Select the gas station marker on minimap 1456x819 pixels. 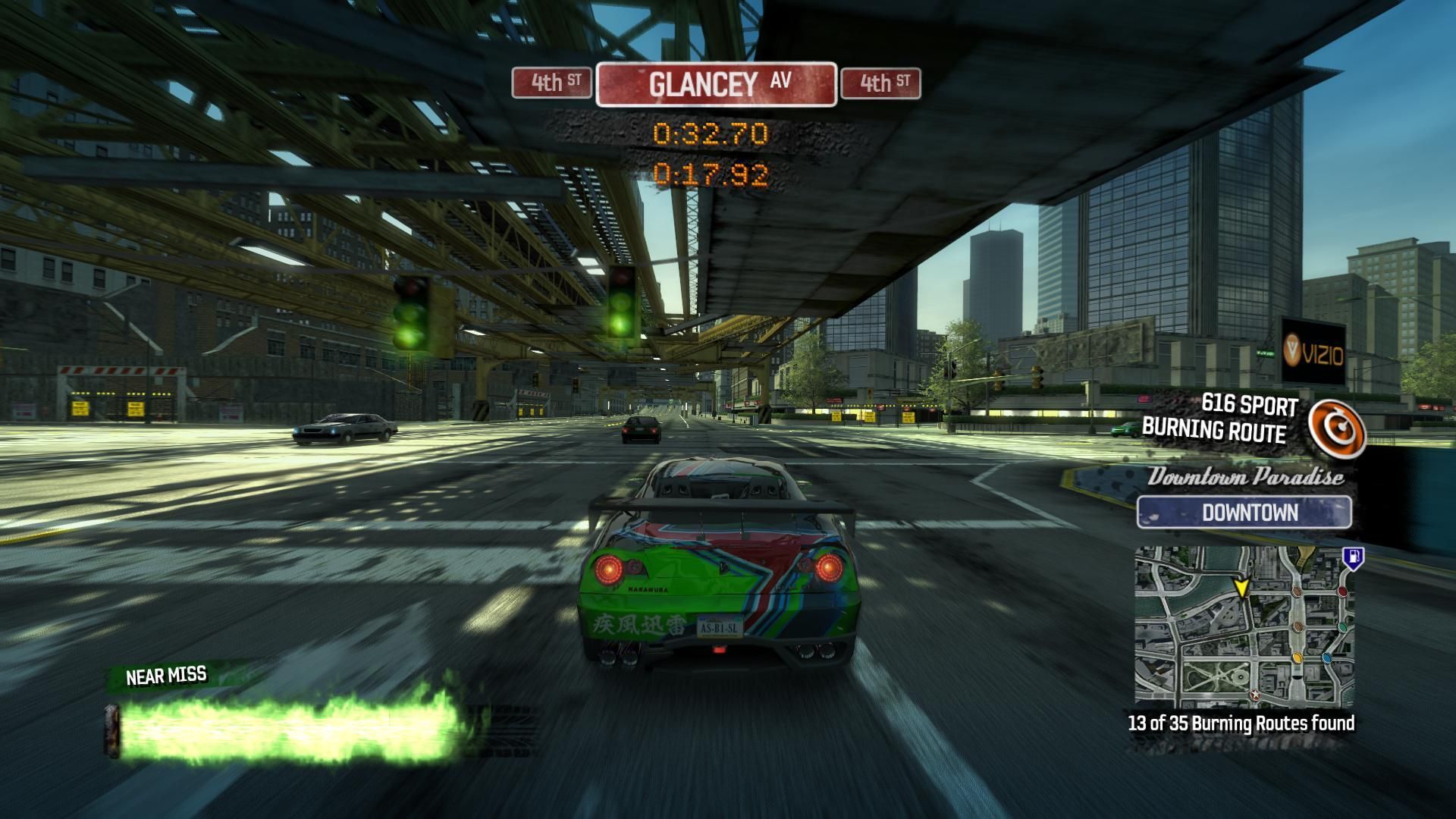1352,558
